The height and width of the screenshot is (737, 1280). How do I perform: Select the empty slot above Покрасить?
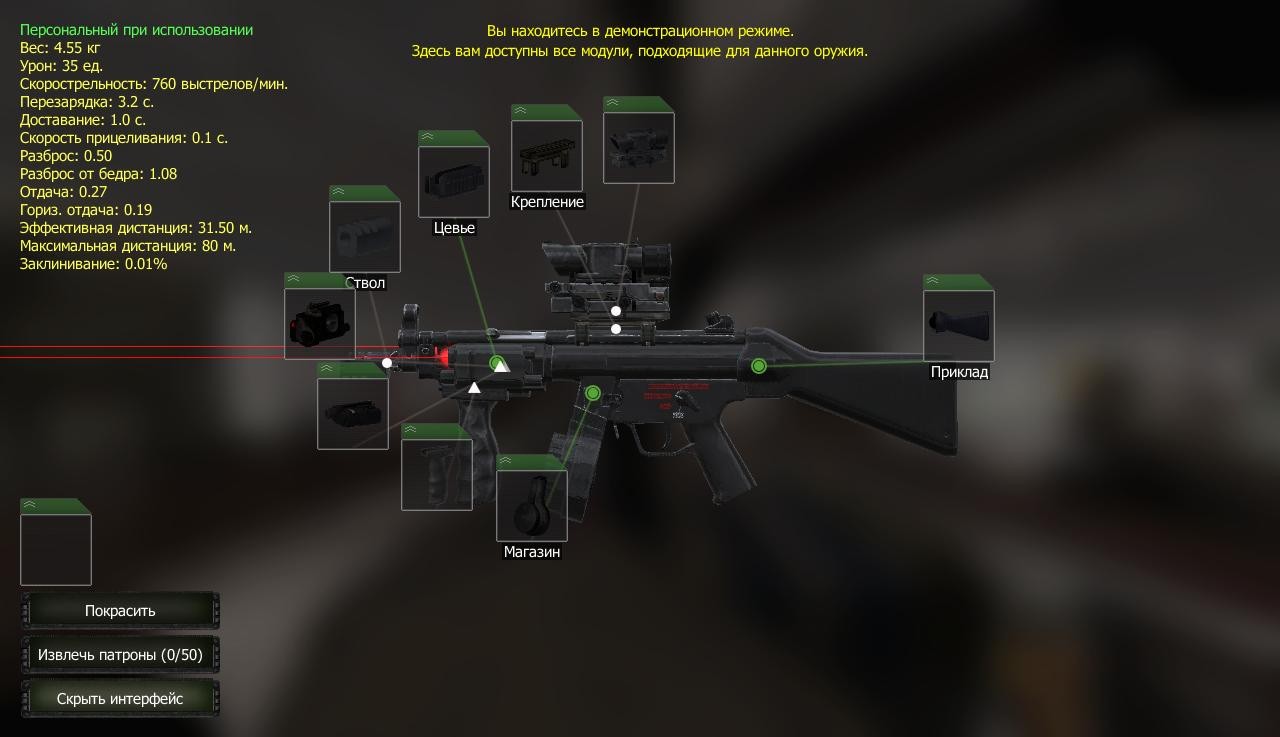pyautogui.click(x=56, y=549)
